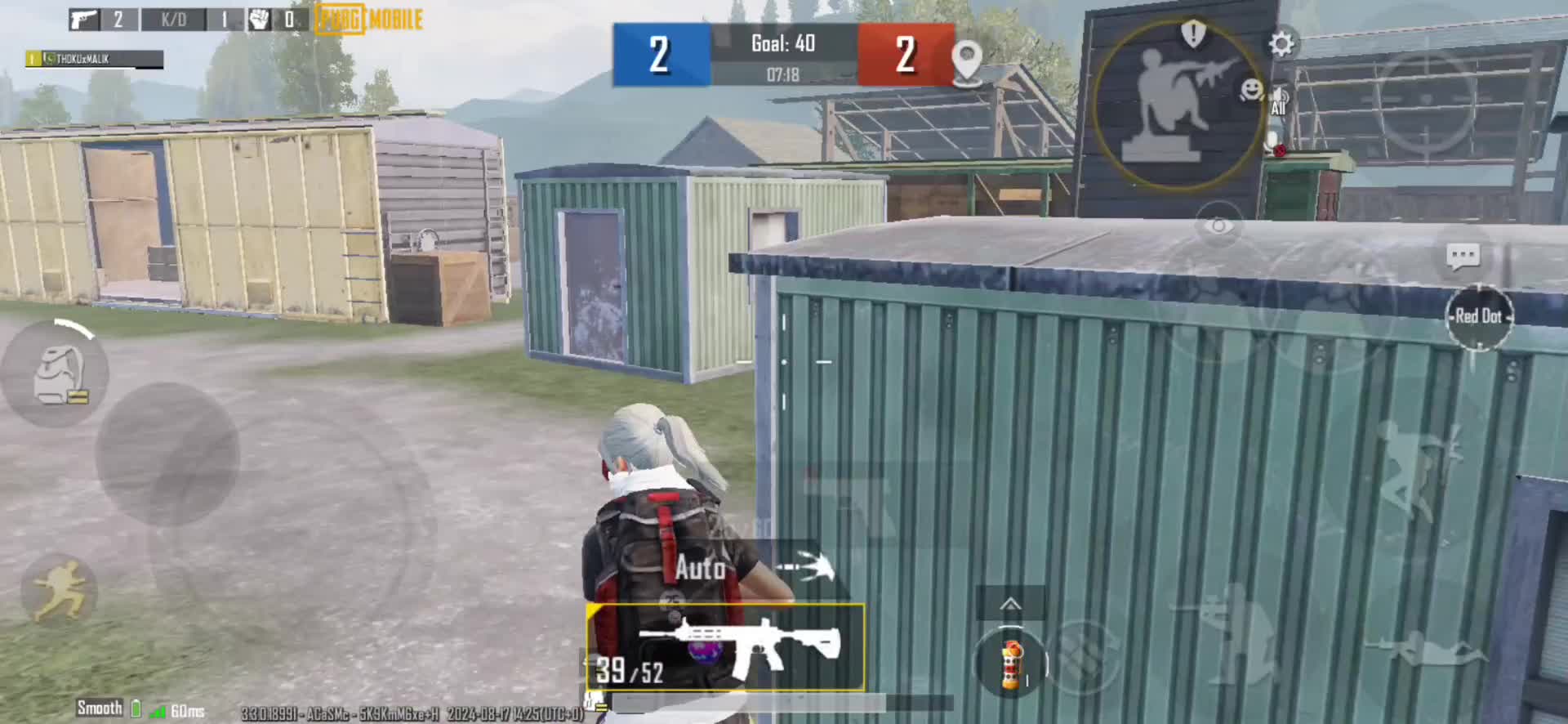Open the settings gear menu
The width and height of the screenshot is (1568, 724).
tap(1281, 44)
